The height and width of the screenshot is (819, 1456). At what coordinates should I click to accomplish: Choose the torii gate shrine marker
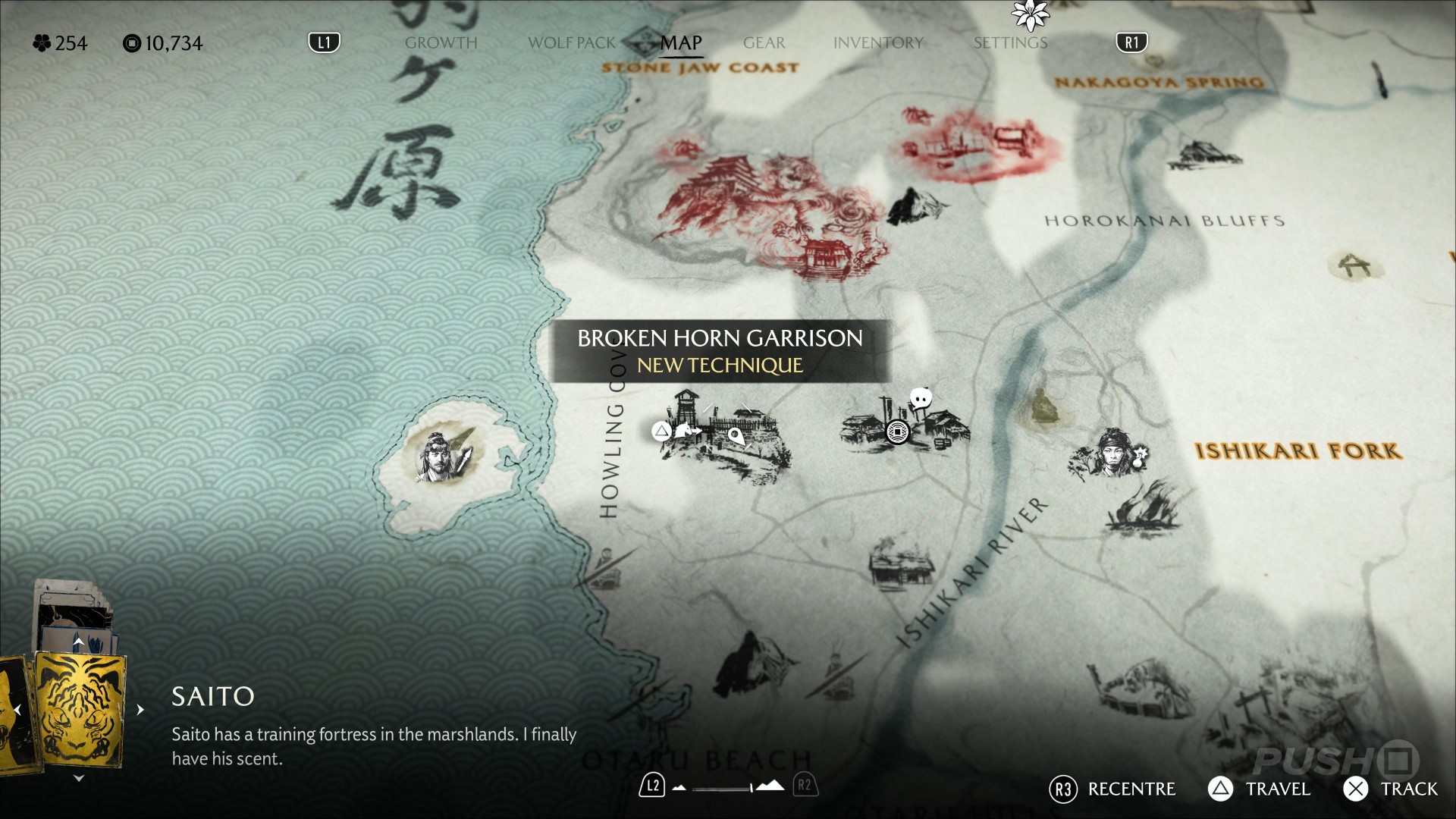click(x=1355, y=265)
